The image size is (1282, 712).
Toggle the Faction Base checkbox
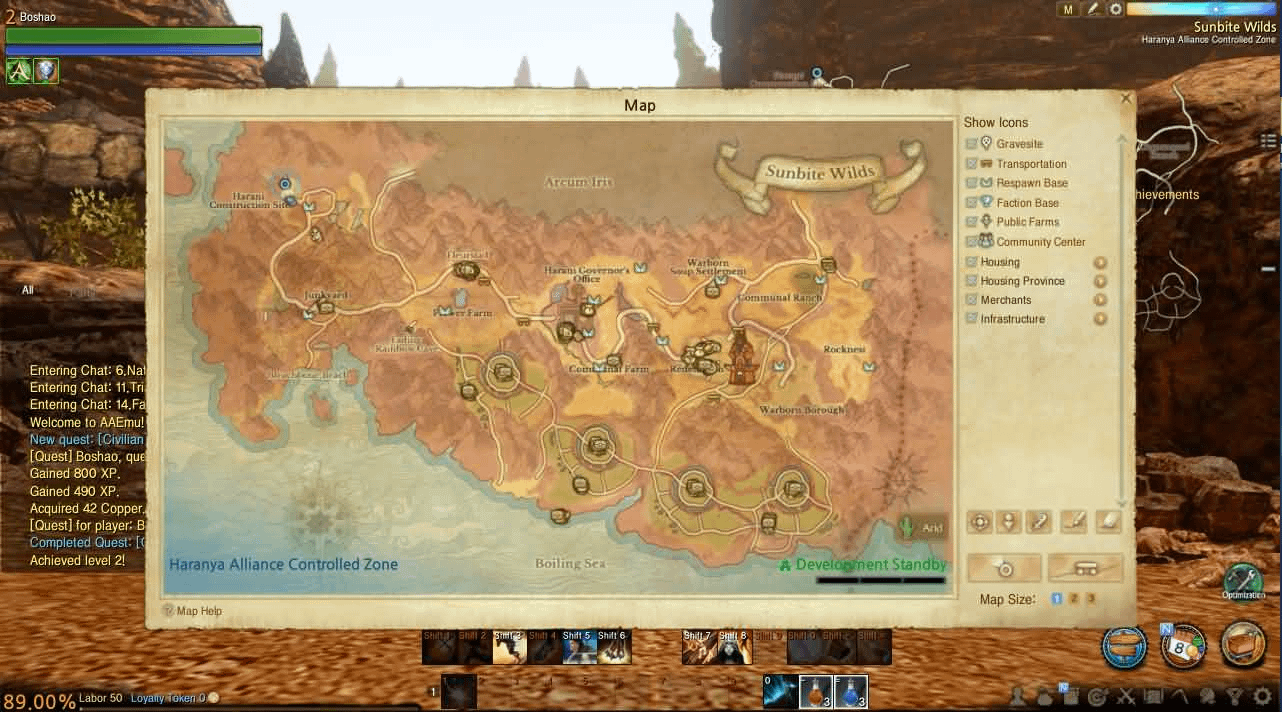coord(971,203)
